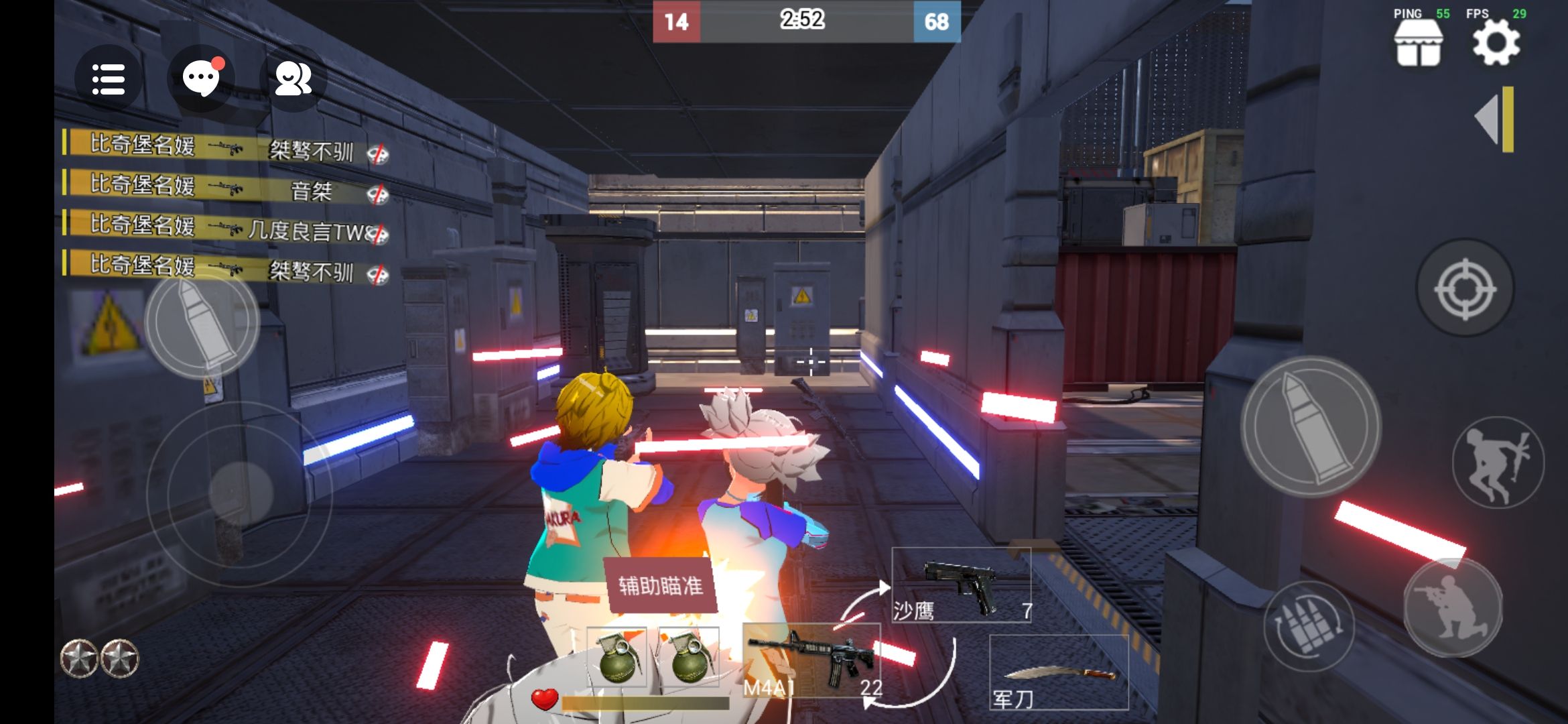Viewport: 1568px width, 724px height.
Task: Open the gear settings menu
Action: click(x=1496, y=44)
